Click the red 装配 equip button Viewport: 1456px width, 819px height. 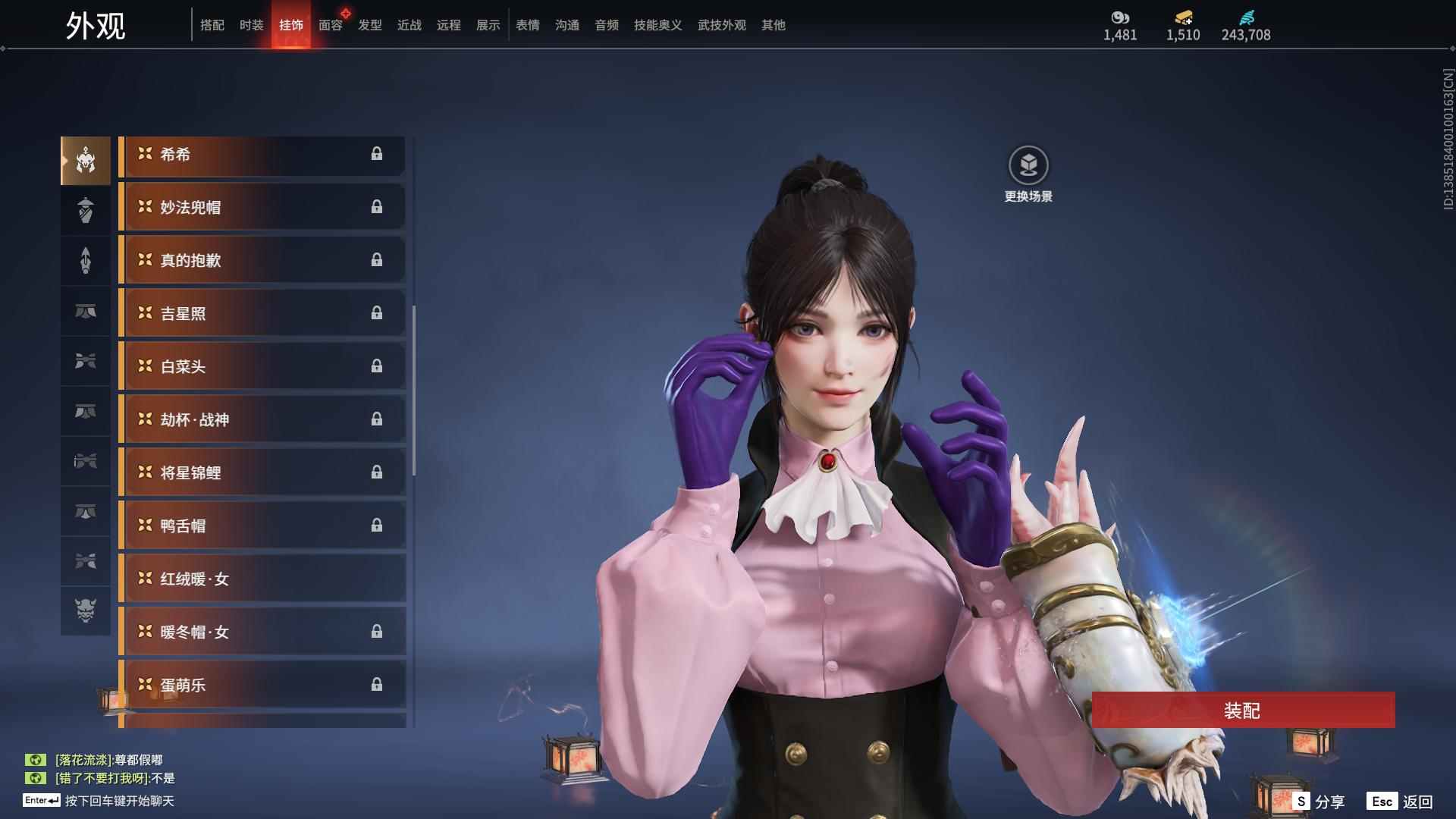pyautogui.click(x=1242, y=711)
